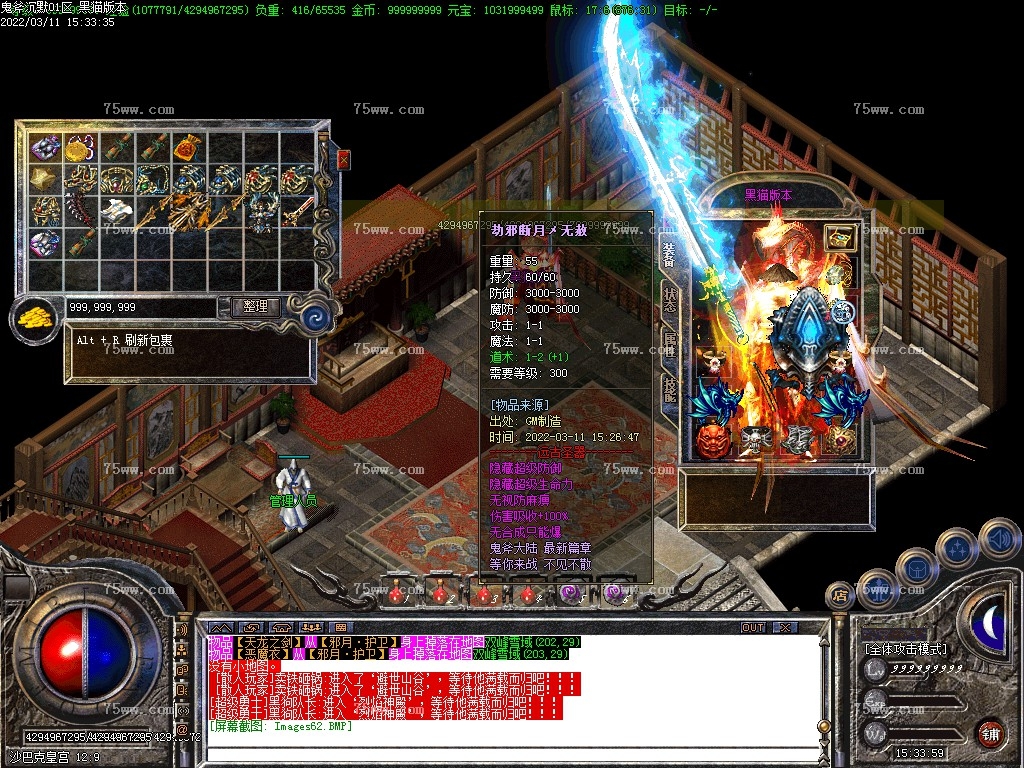Switch to the 装备 equipment tab
The height and width of the screenshot is (768, 1024).
669,255
